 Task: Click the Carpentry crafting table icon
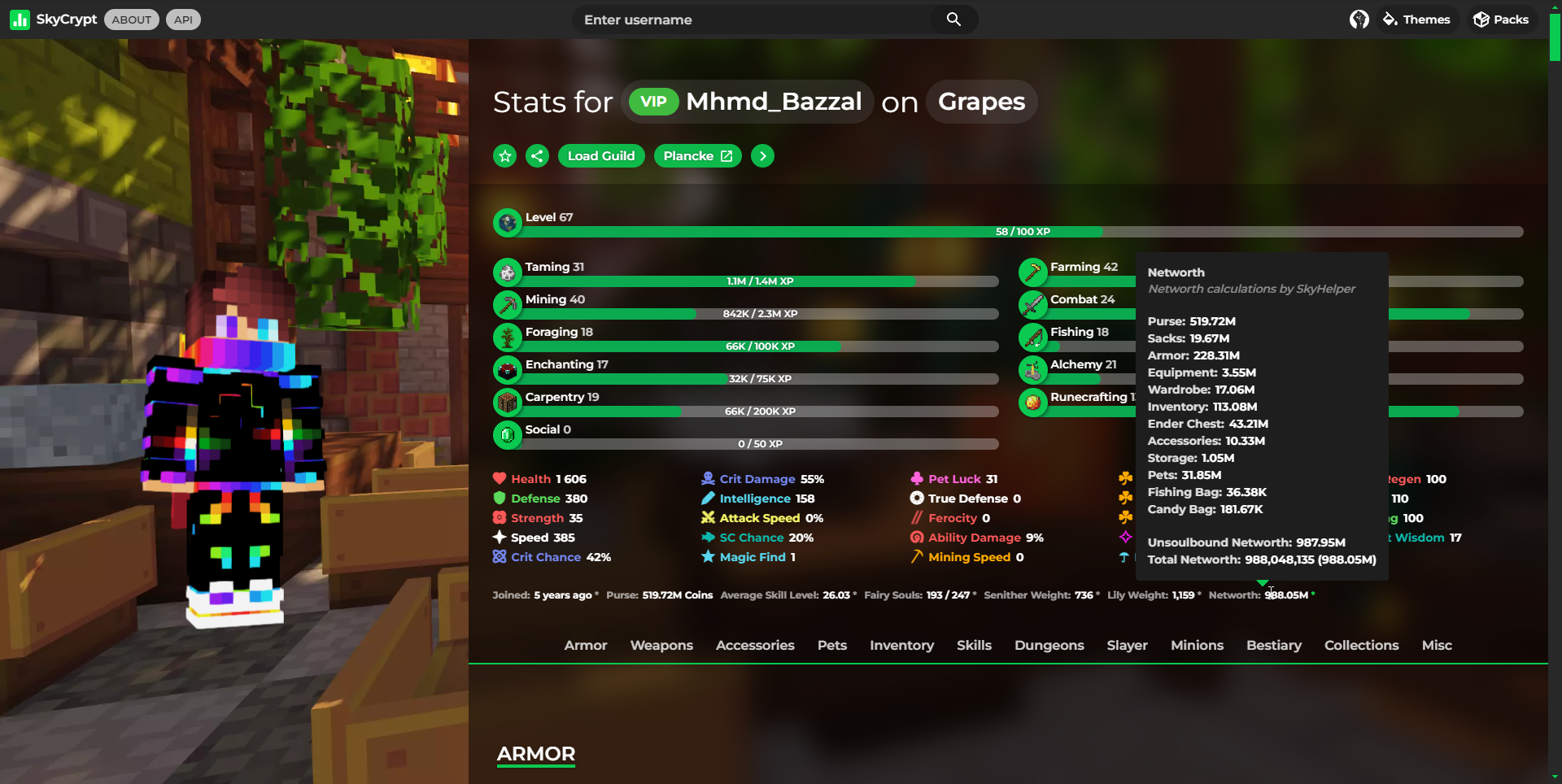pos(508,402)
